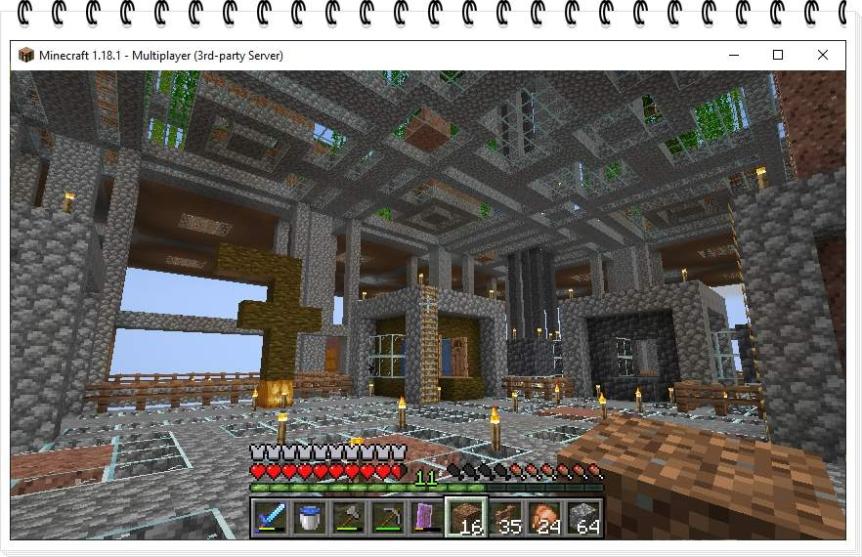Close the Minecraft window
862x557 pixels.
(822, 55)
